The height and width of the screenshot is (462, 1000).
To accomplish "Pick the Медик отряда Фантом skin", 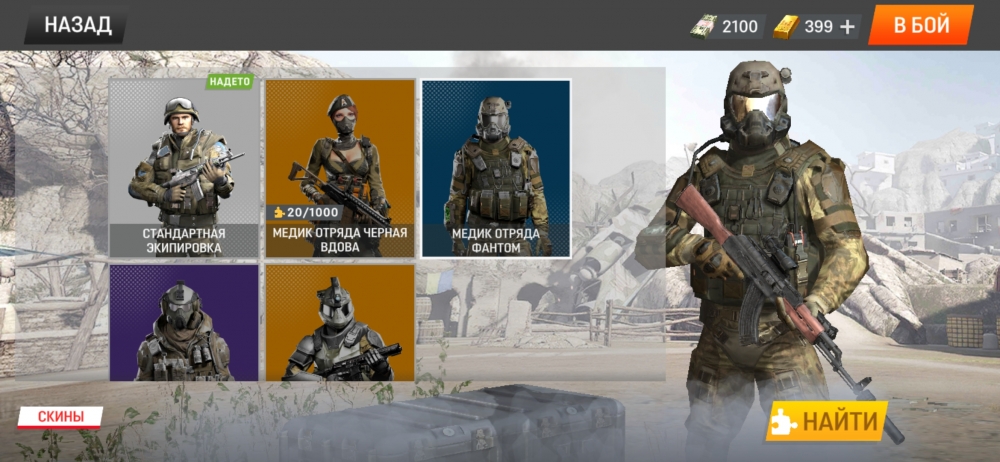I will [x=496, y=168].
